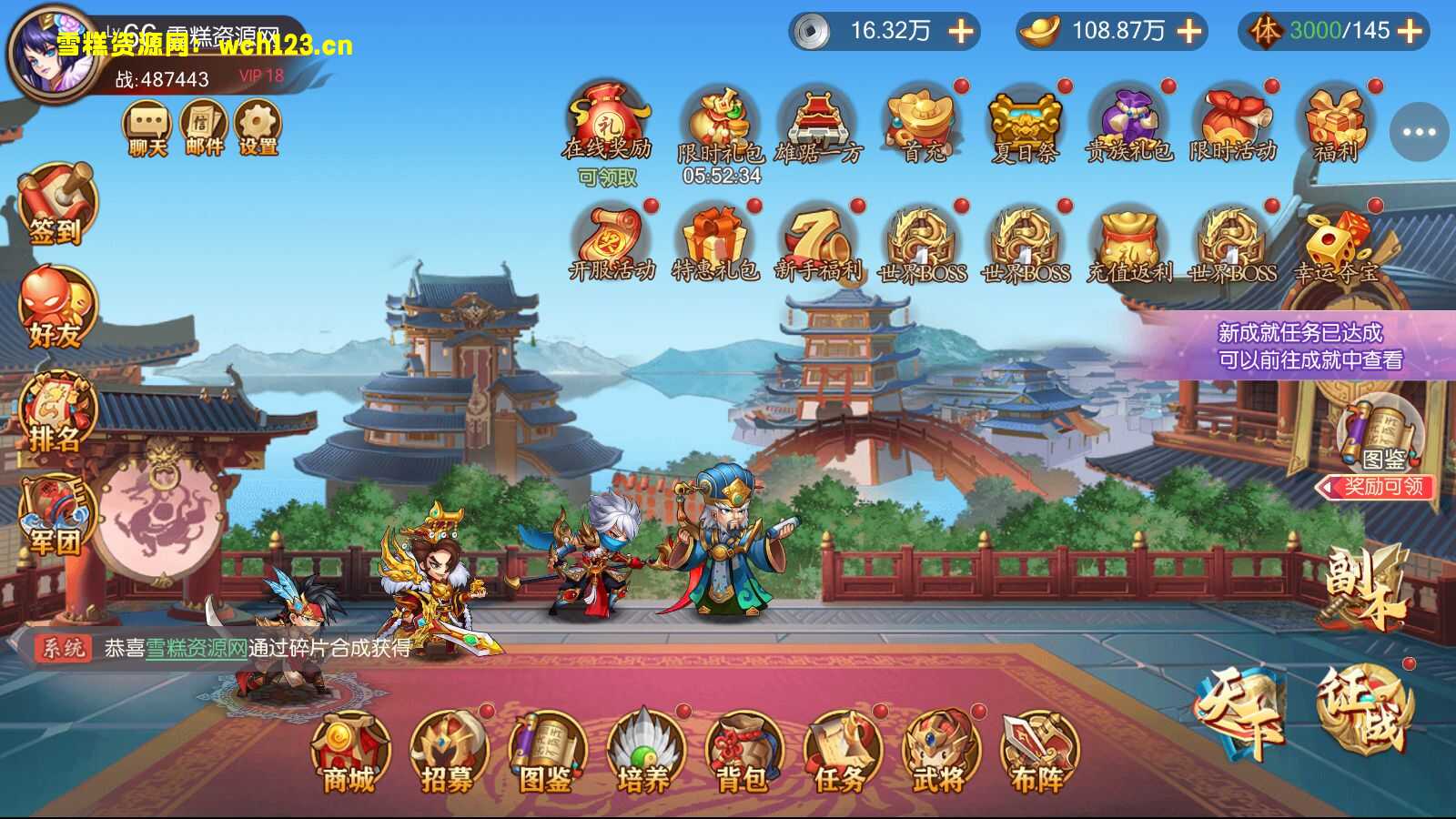The height and width of the screenshot is (819, 1456).
Task: Open the 夏日祭 summer festival icon
Action: point(1026,121)
